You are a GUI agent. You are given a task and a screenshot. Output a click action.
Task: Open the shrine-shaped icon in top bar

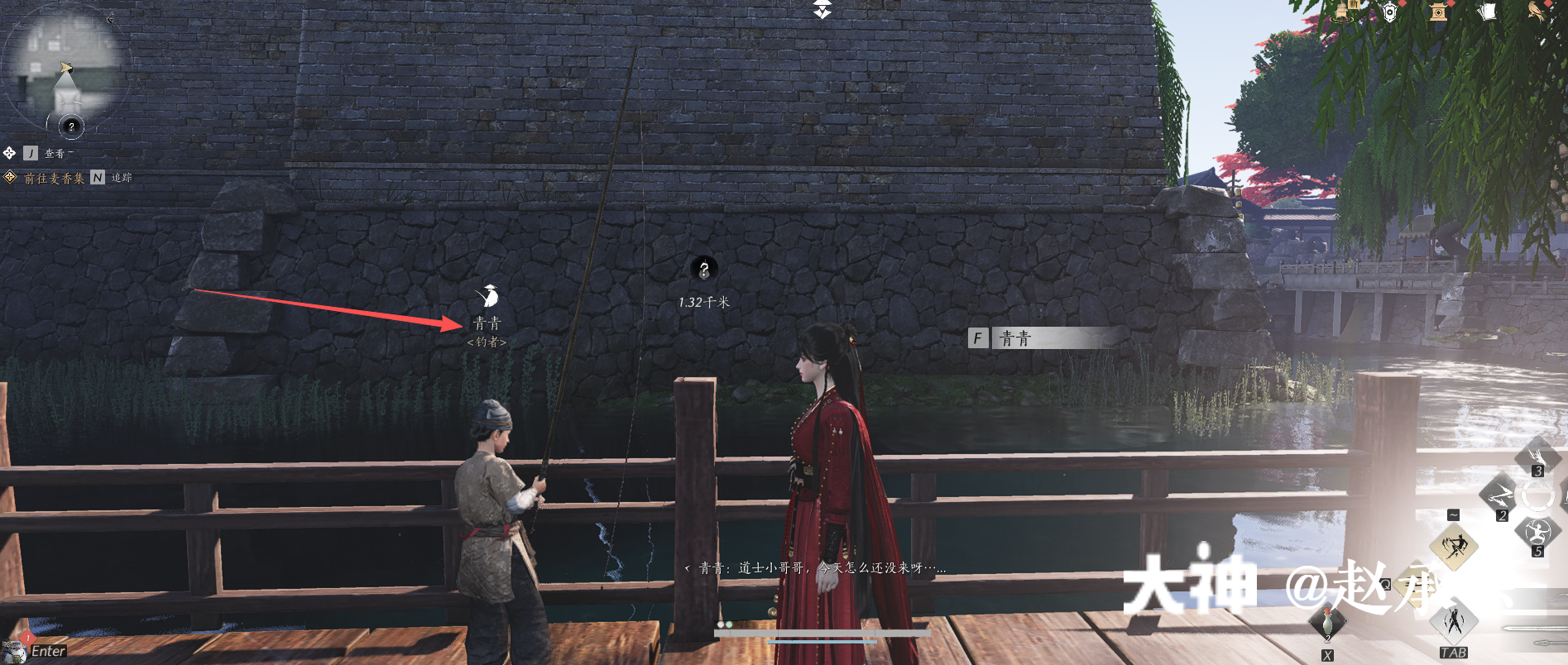tap(1438, 12)
